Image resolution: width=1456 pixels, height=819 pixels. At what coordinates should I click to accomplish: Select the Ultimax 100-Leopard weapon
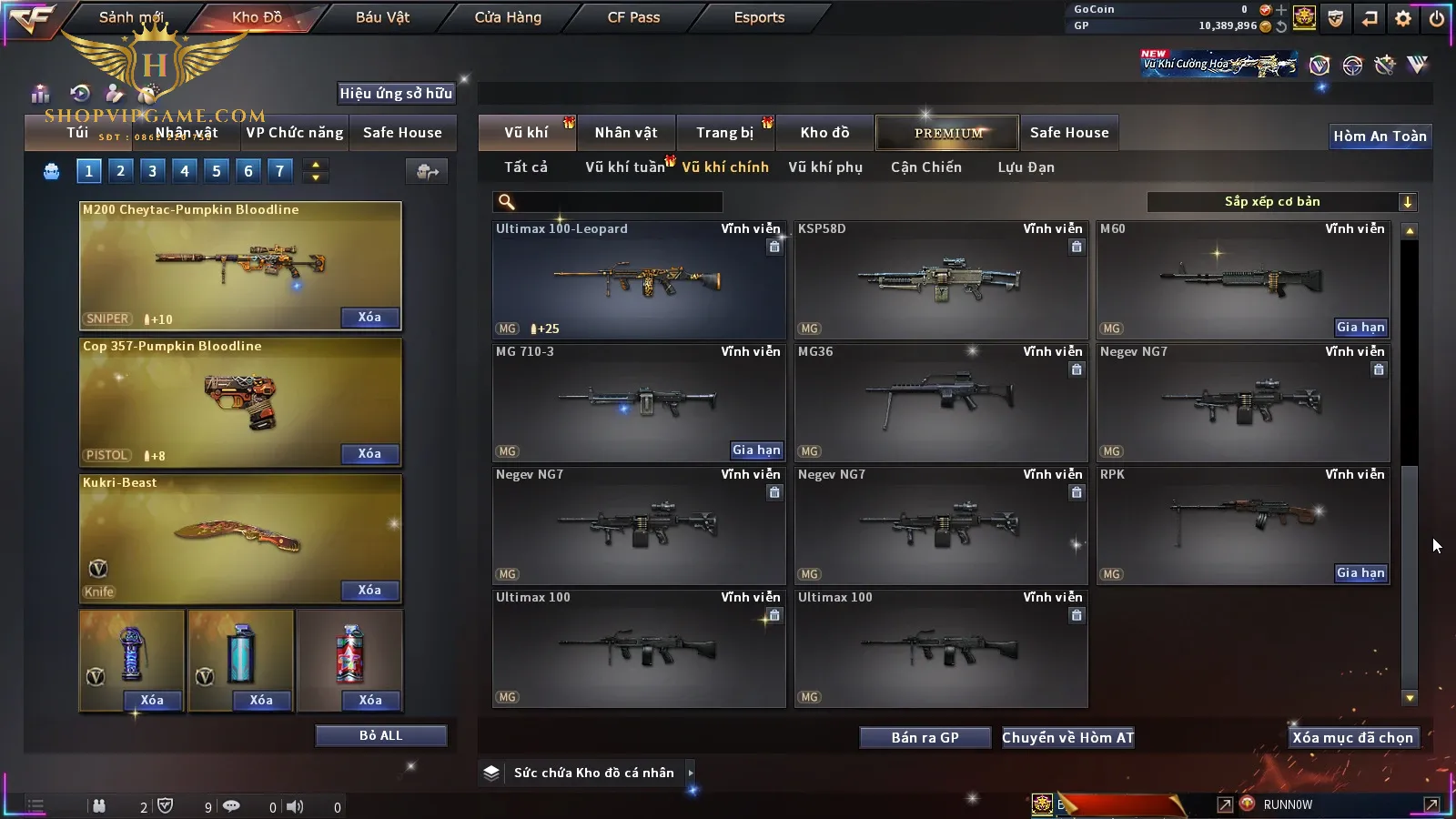tap(638, 280)
